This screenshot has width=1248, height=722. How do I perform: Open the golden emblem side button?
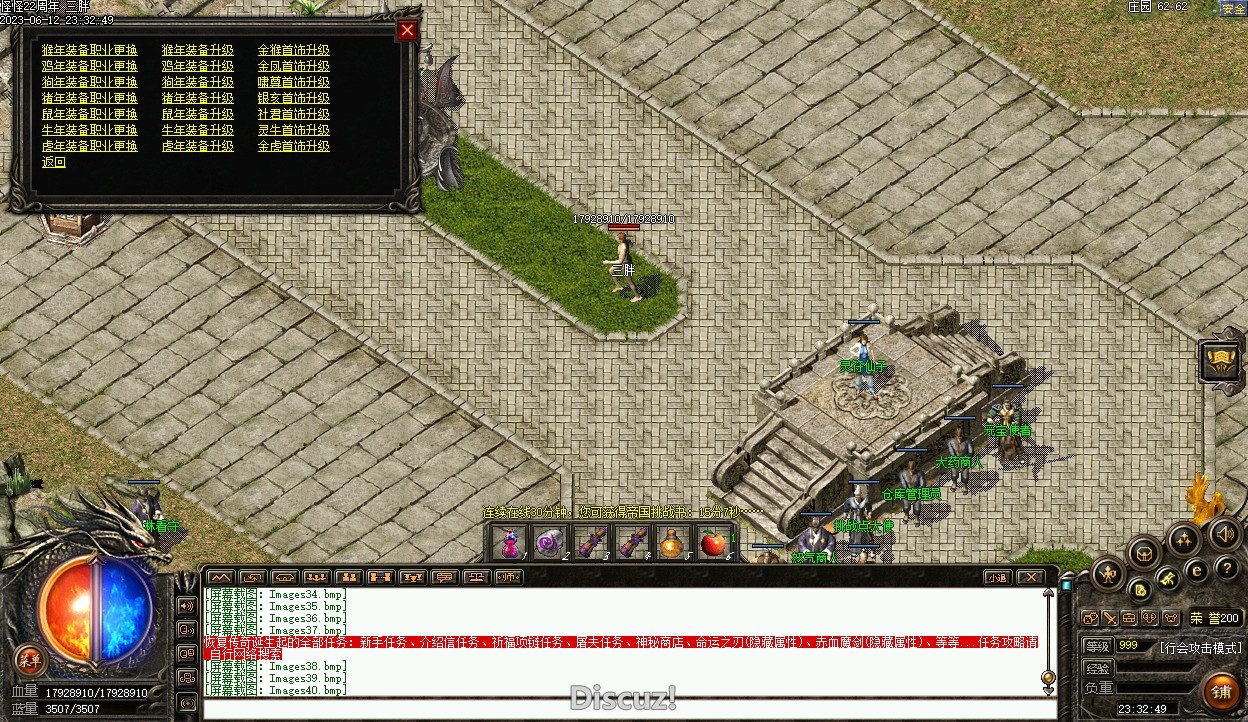point(1221,361)
